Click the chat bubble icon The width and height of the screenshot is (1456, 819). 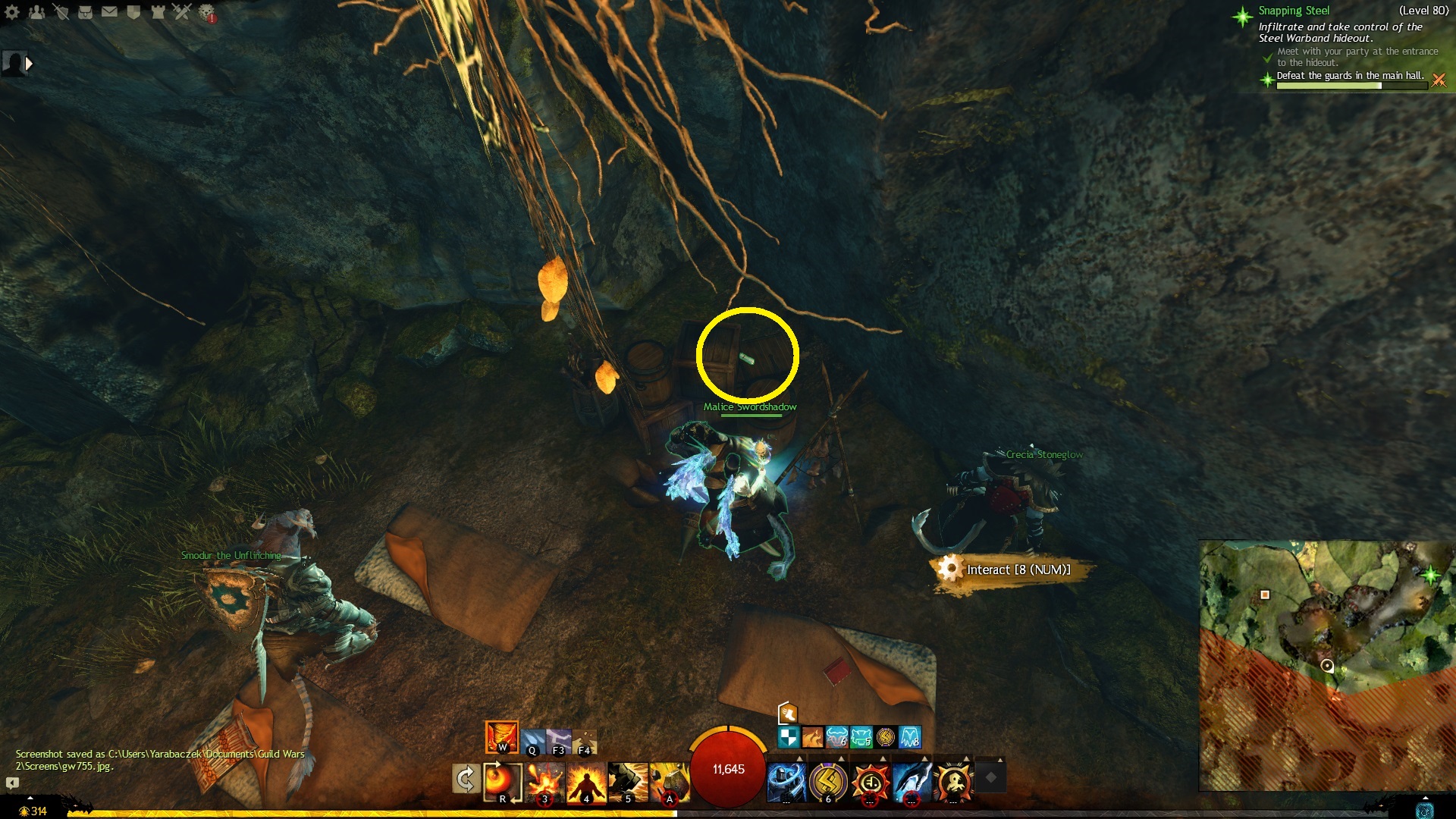(x=12, y=783)
